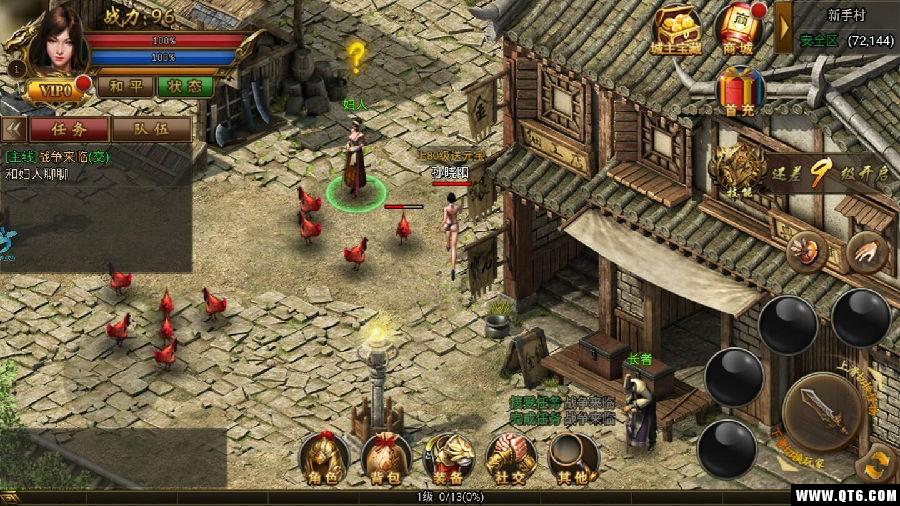Image resolution: width=900 pixels, height=506 pixels.
Task: Tap the sword basic attack button
Action: (x=822, y=409)
